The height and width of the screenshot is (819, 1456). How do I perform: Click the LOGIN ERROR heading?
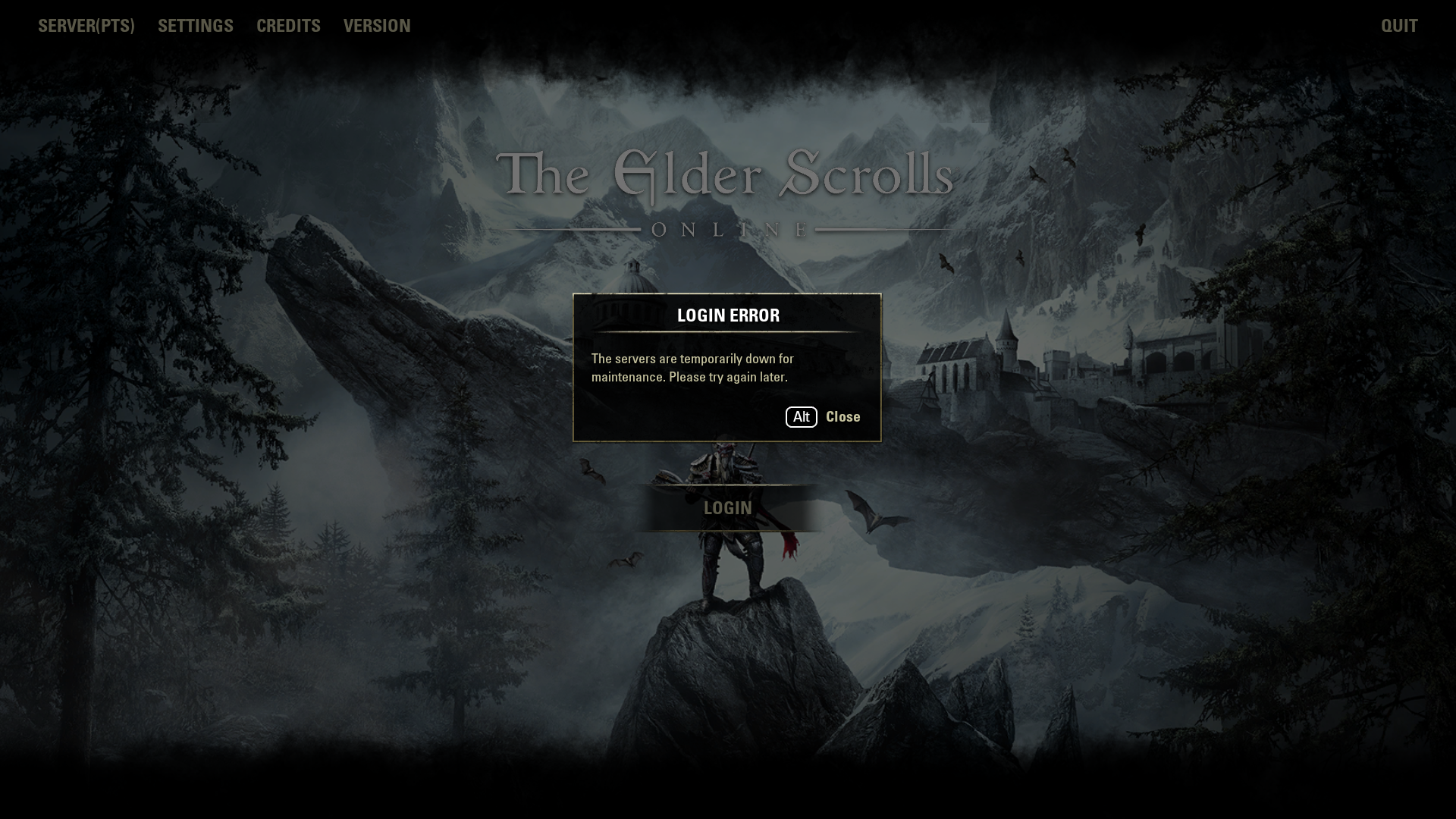coord(727,315)
